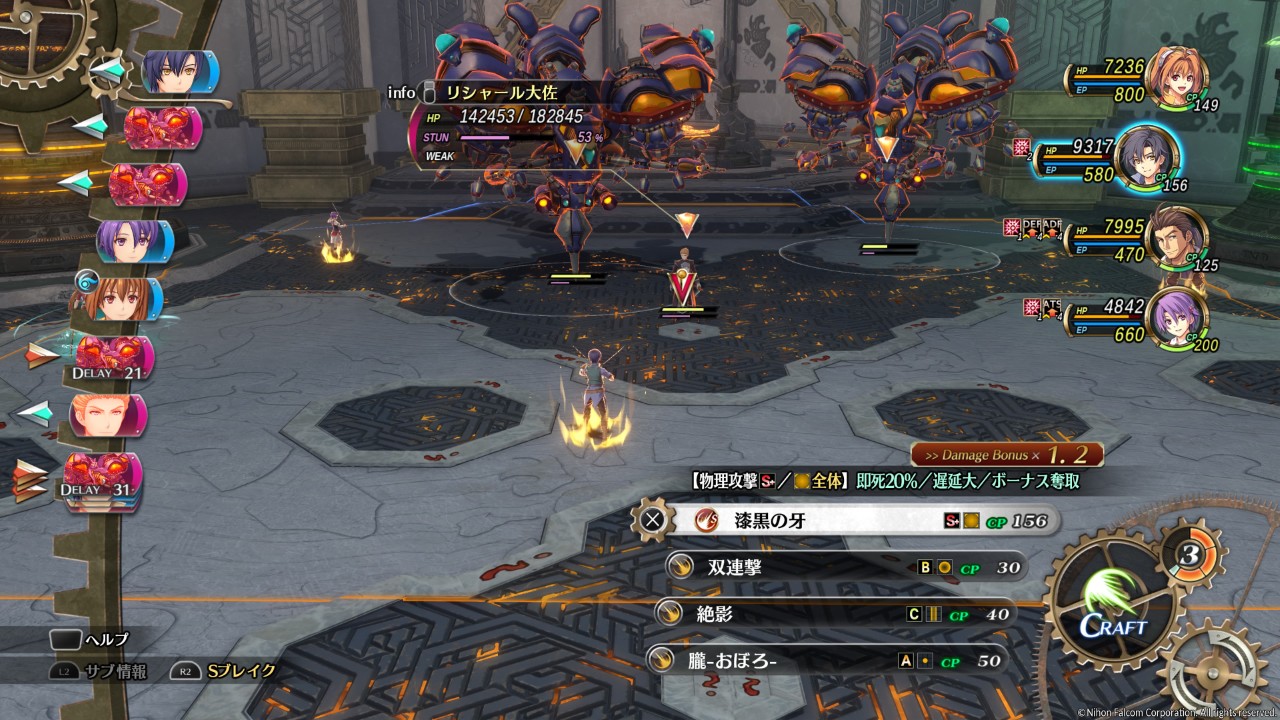Choose the orange-haired man turn order portrait

pyautogui.click(x=107, y=414)
